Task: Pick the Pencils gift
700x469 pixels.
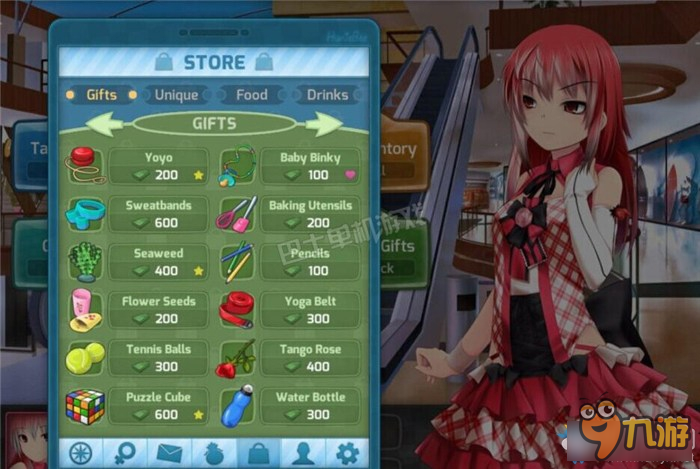Action: tap(309, 262)
